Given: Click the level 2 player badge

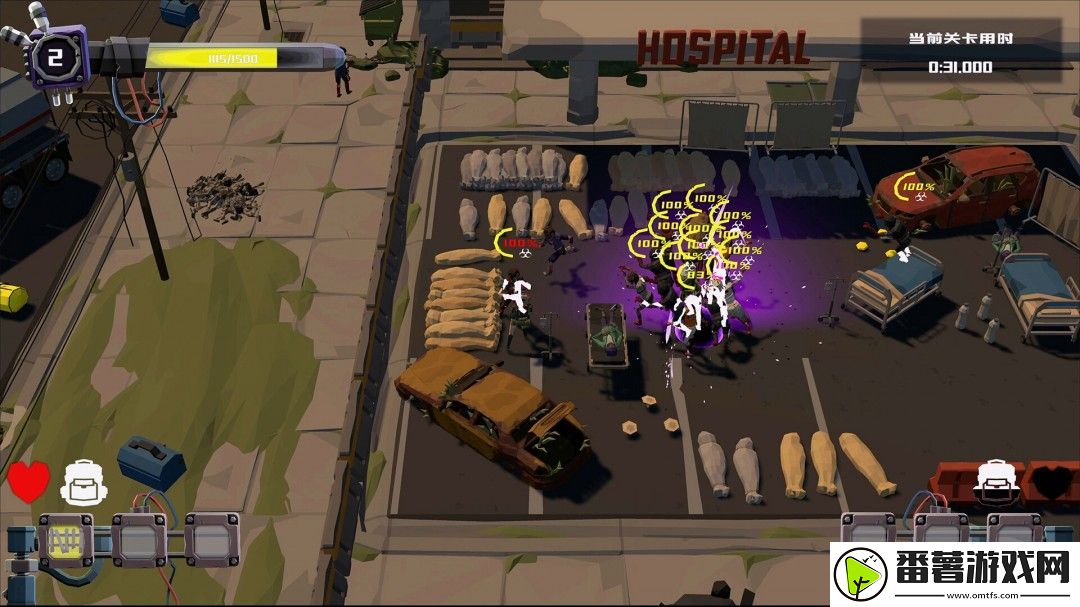Looking at the screenshot, I should (56, 57).
